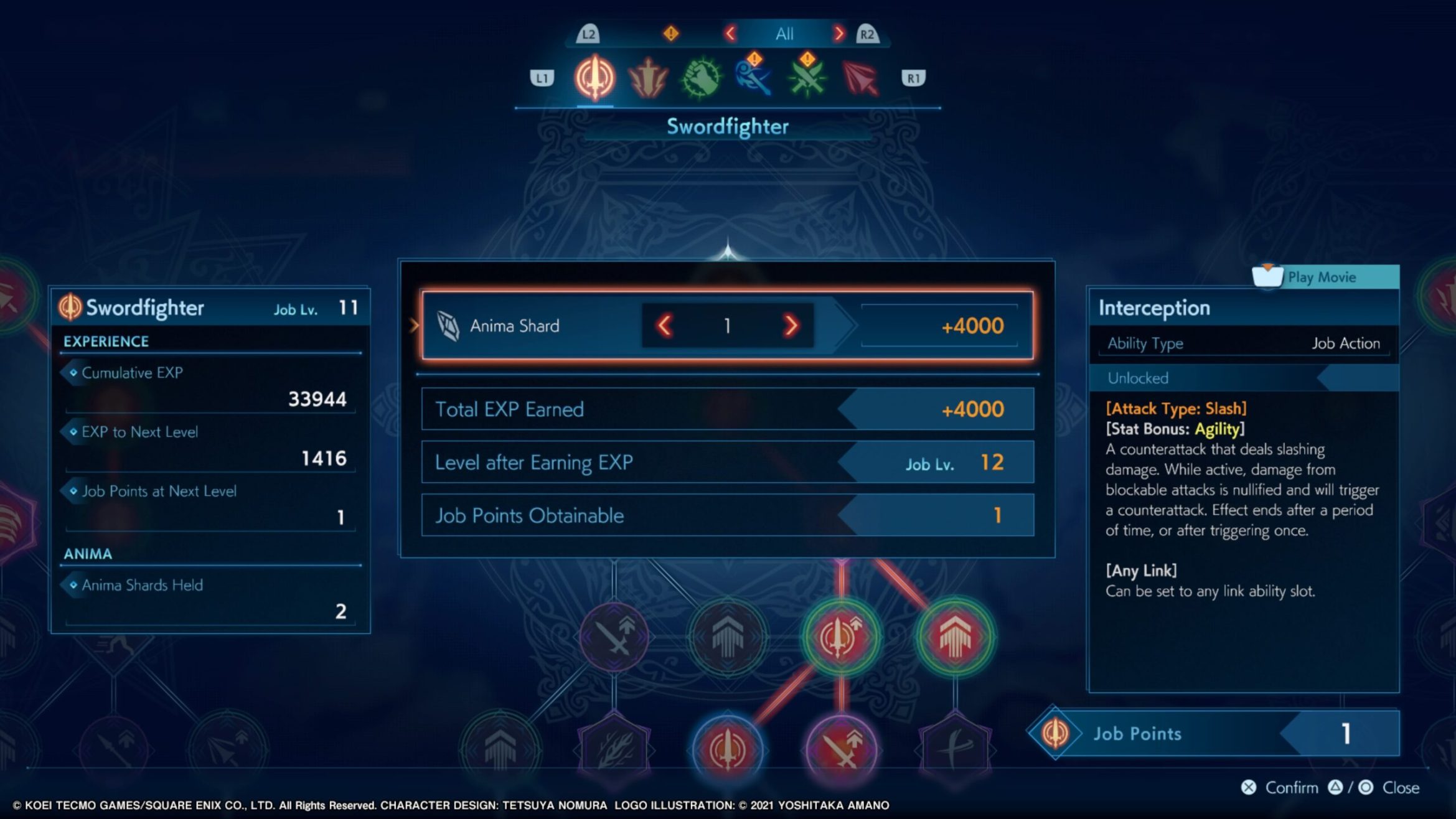Select the Swordfighter job icon
The height and width of the screenshot is (819, 1456).
click(x=594, y=77)
